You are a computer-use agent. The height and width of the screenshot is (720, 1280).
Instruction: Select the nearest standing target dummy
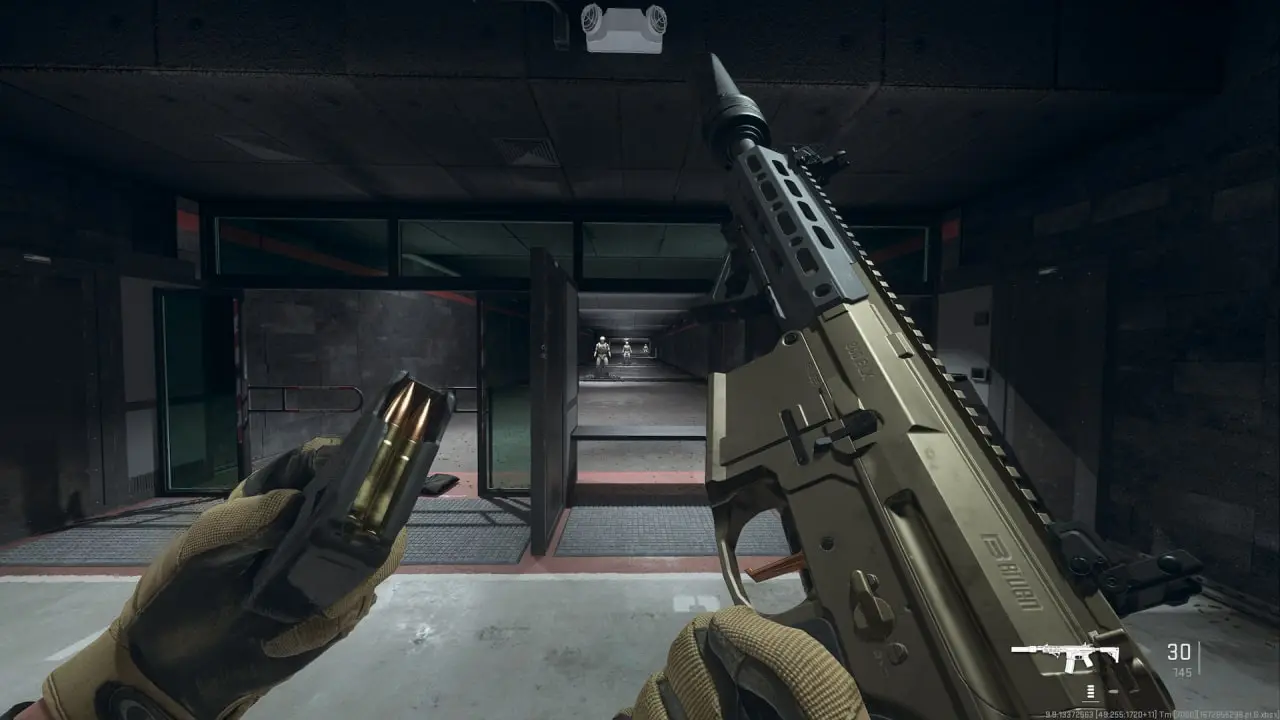pyautogui.click(x=602, y=352)
